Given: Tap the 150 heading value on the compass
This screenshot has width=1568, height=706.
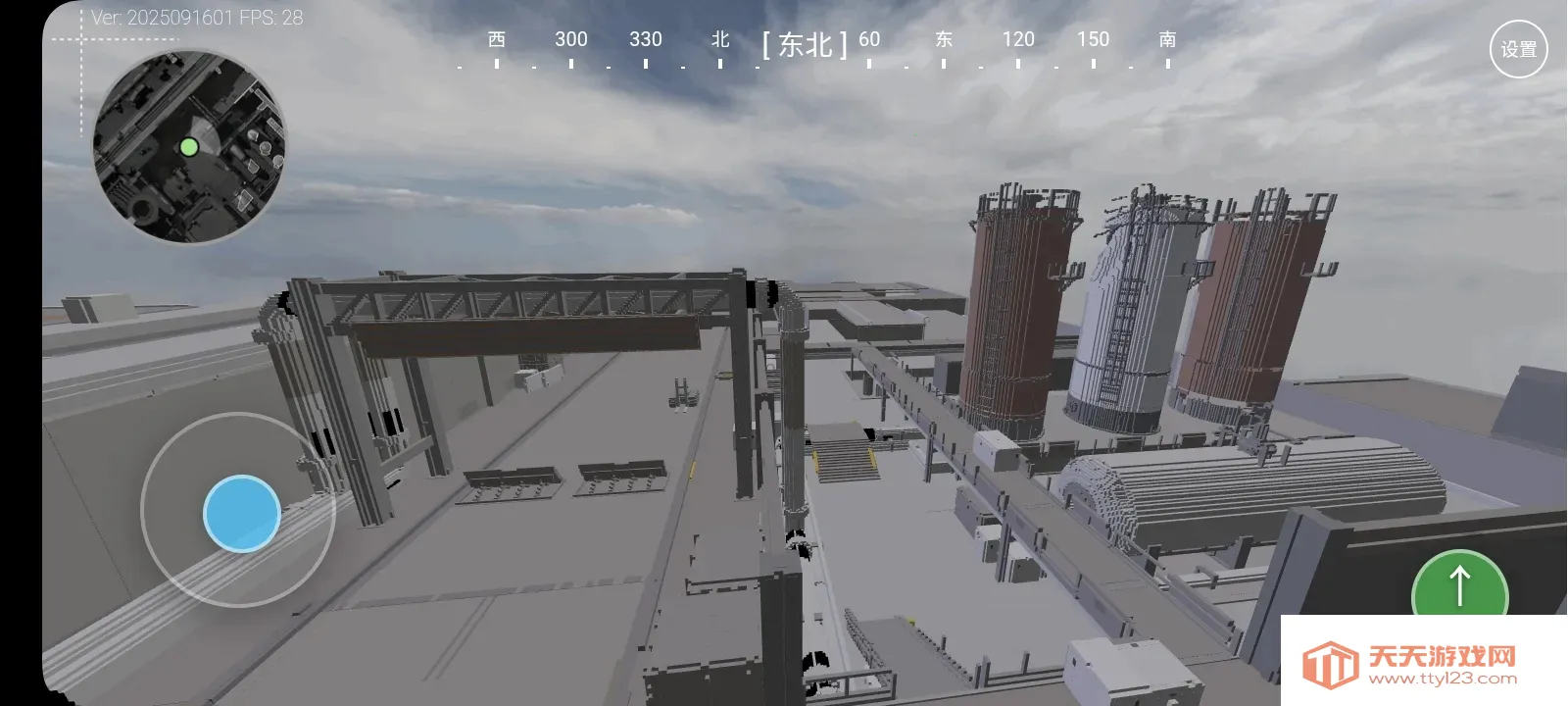Looking at the screenshot, I should pos(1094,40).
